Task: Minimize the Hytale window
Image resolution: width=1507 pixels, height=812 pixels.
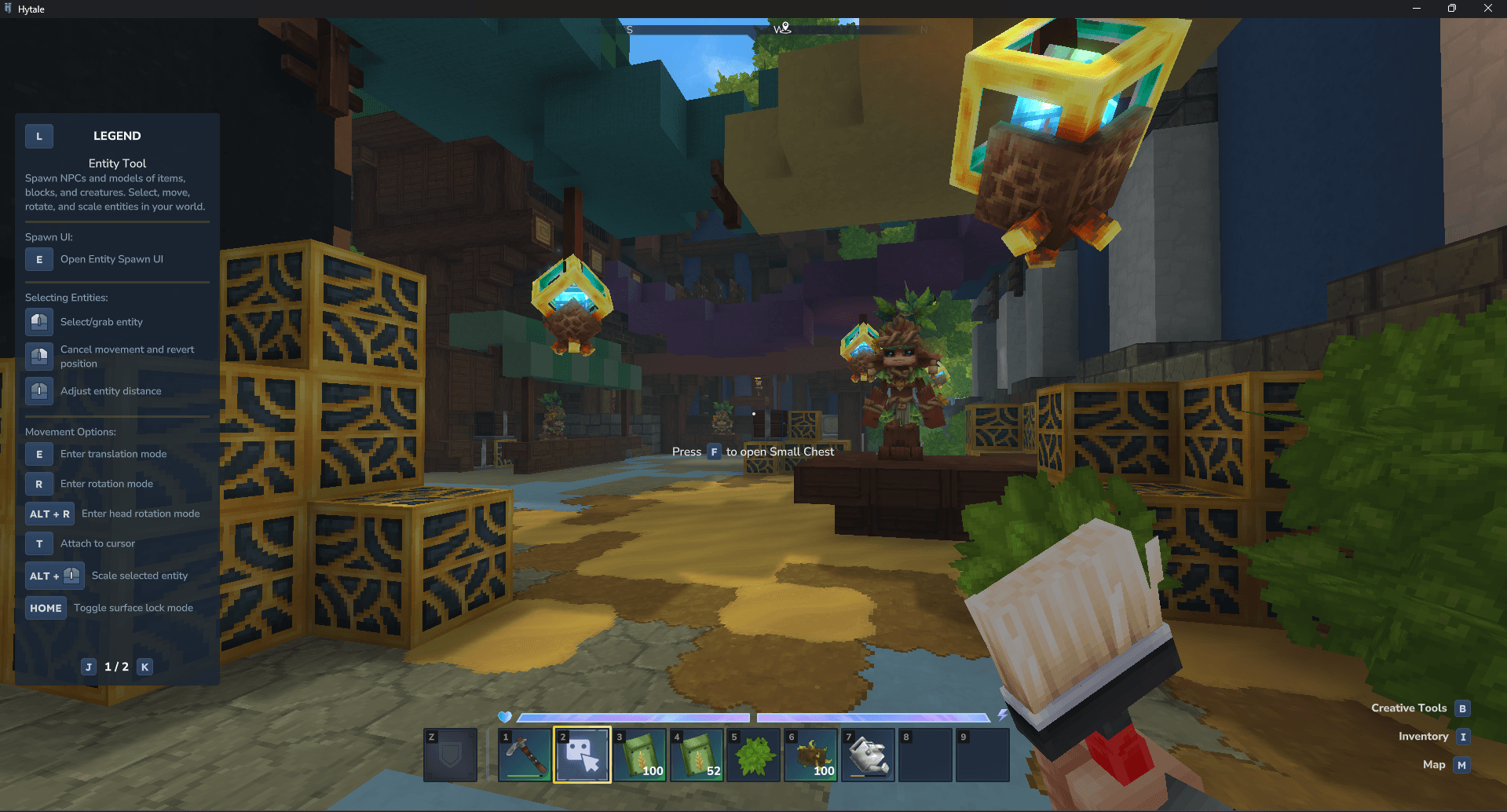Action: 1417,9
